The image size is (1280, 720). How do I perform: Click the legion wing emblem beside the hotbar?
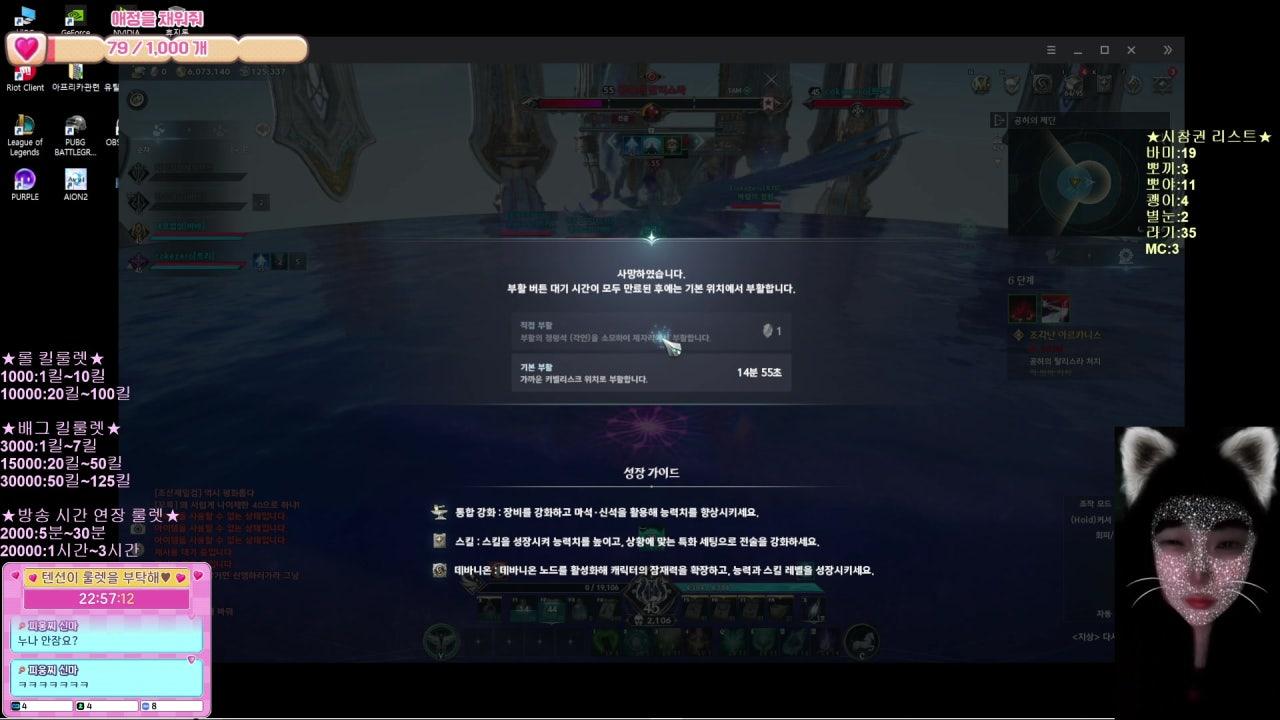click(x=438, y=640)
